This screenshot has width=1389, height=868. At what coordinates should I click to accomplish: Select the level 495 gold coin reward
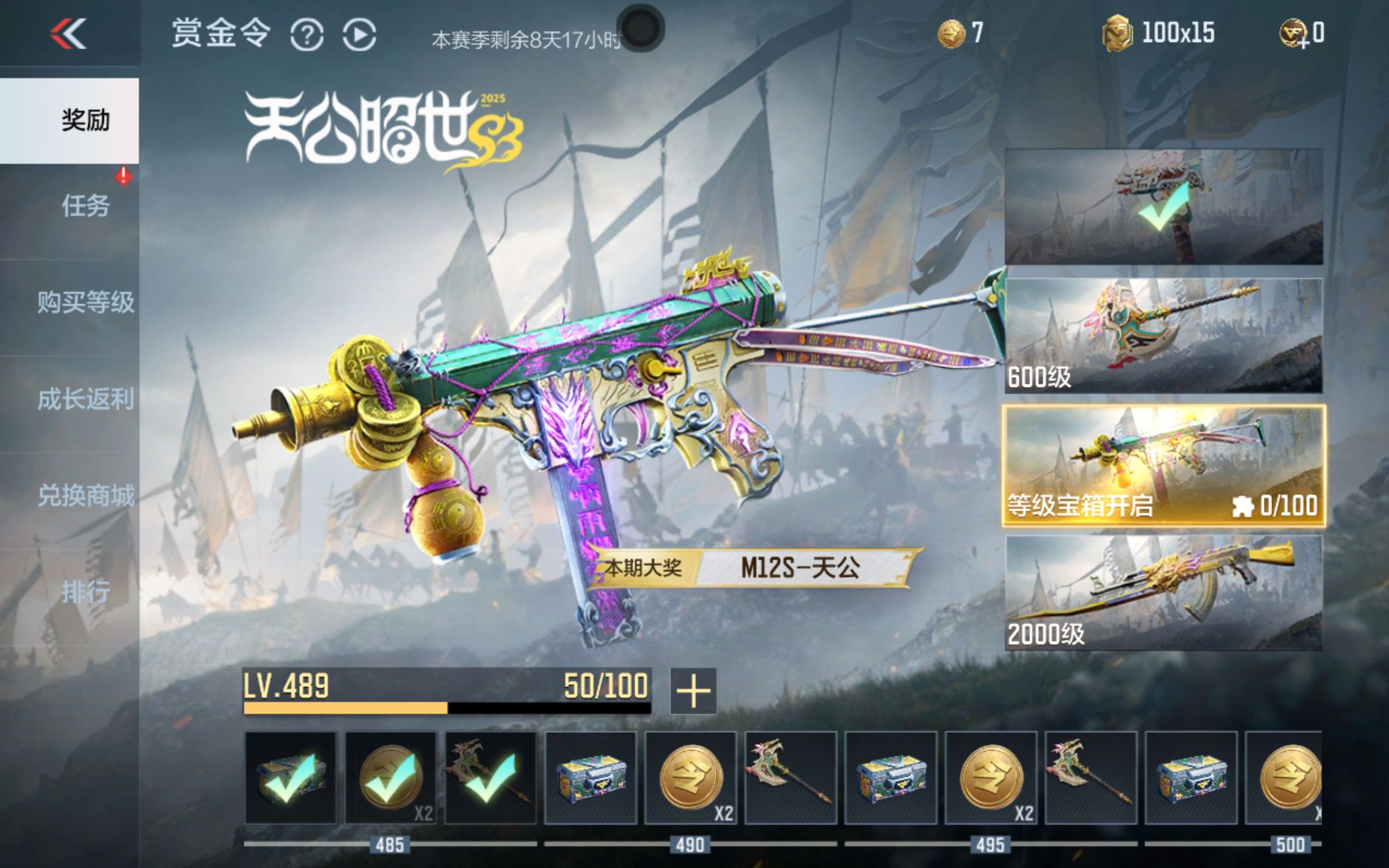click(991, 778)
